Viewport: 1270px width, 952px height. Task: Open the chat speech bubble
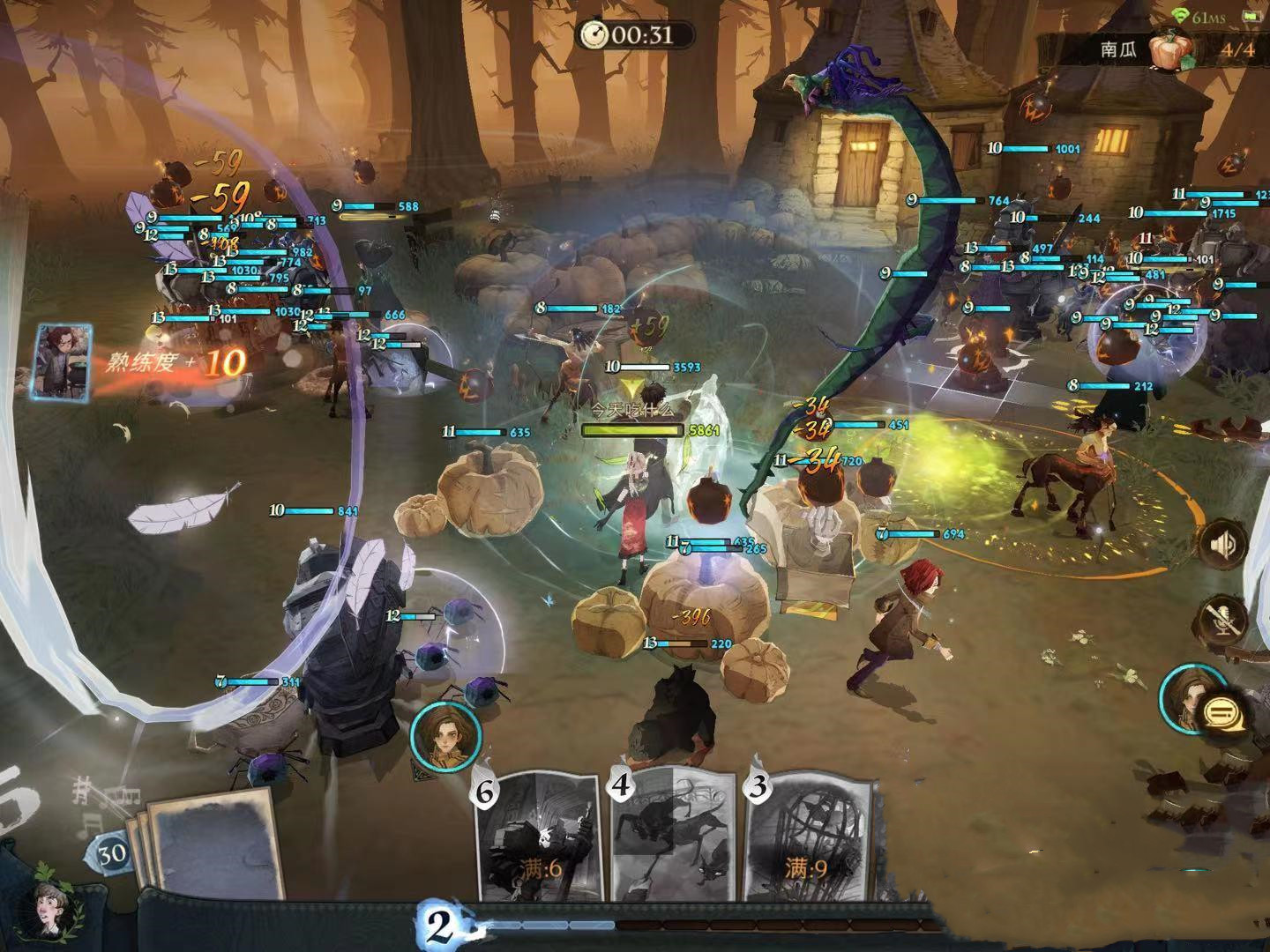(x=1223, y=710)
